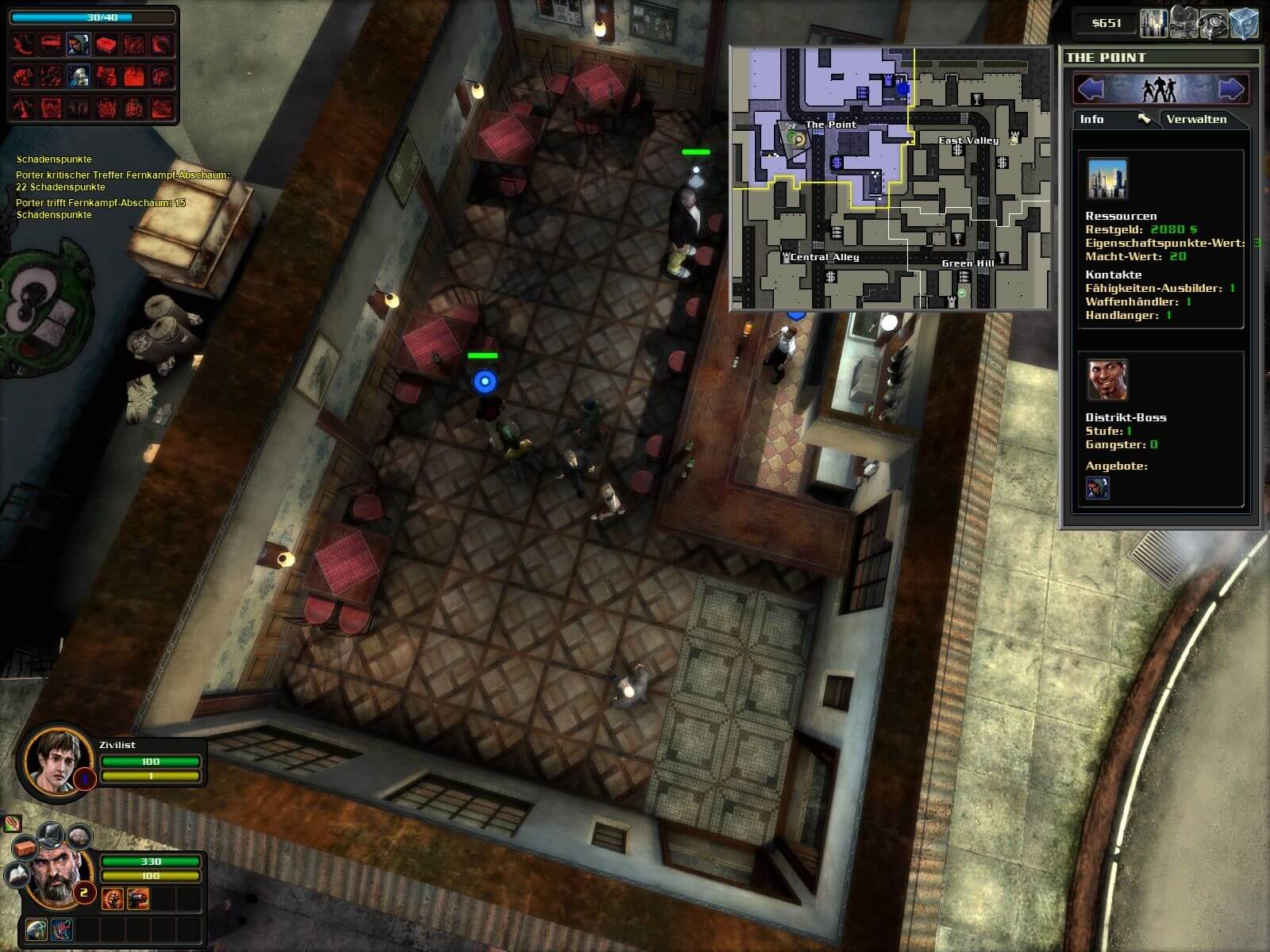The width and height of the screenshot is (1270, 952).
Task: Click the Distrikt-Boss portrait
Action: tap(1106, 381)
